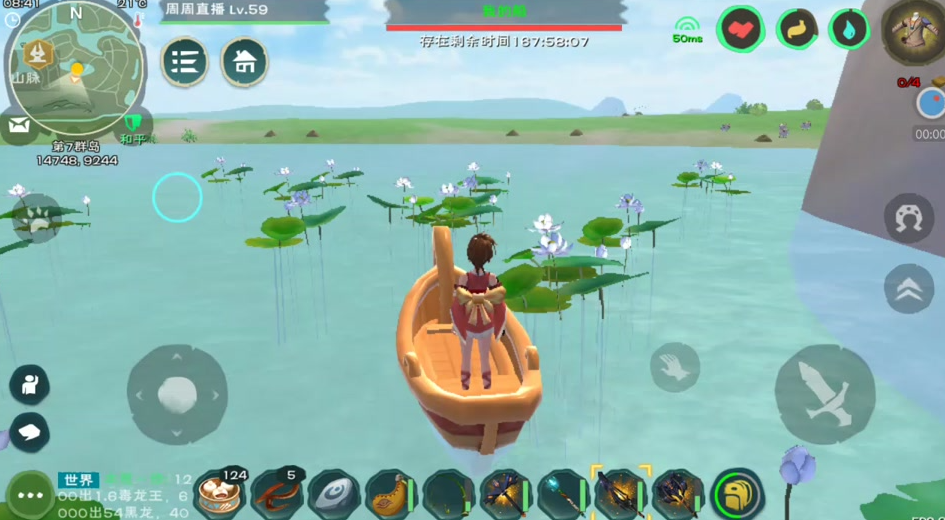Open the house home button

[244, 62]
